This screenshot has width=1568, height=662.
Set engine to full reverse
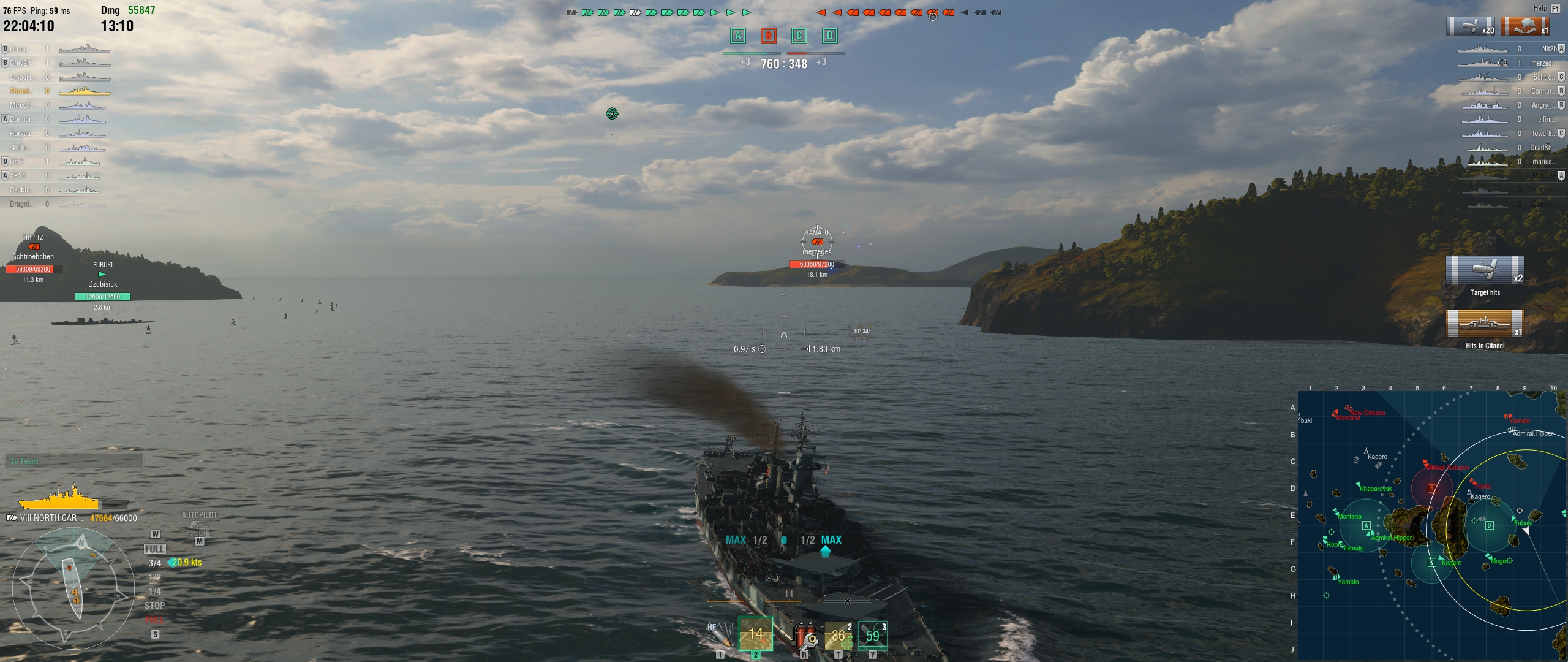[x=155, y=620]
